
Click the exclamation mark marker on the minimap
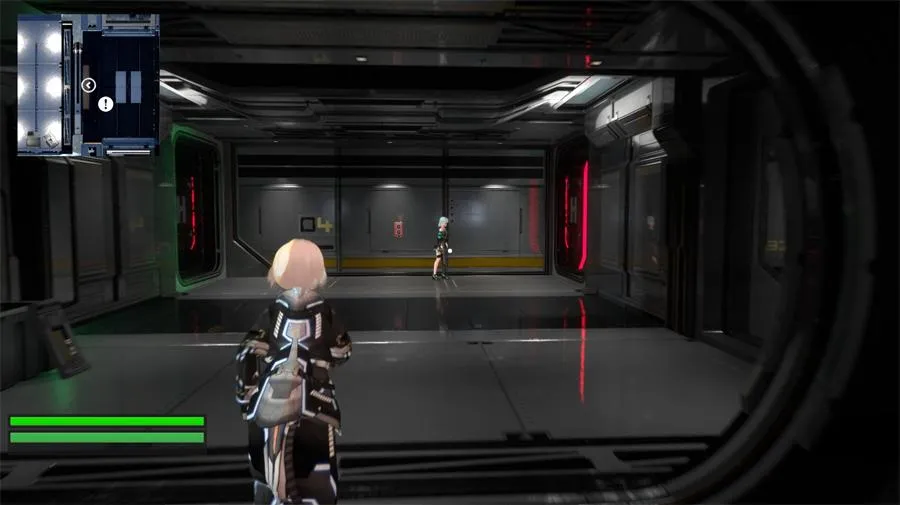(106, 103)
